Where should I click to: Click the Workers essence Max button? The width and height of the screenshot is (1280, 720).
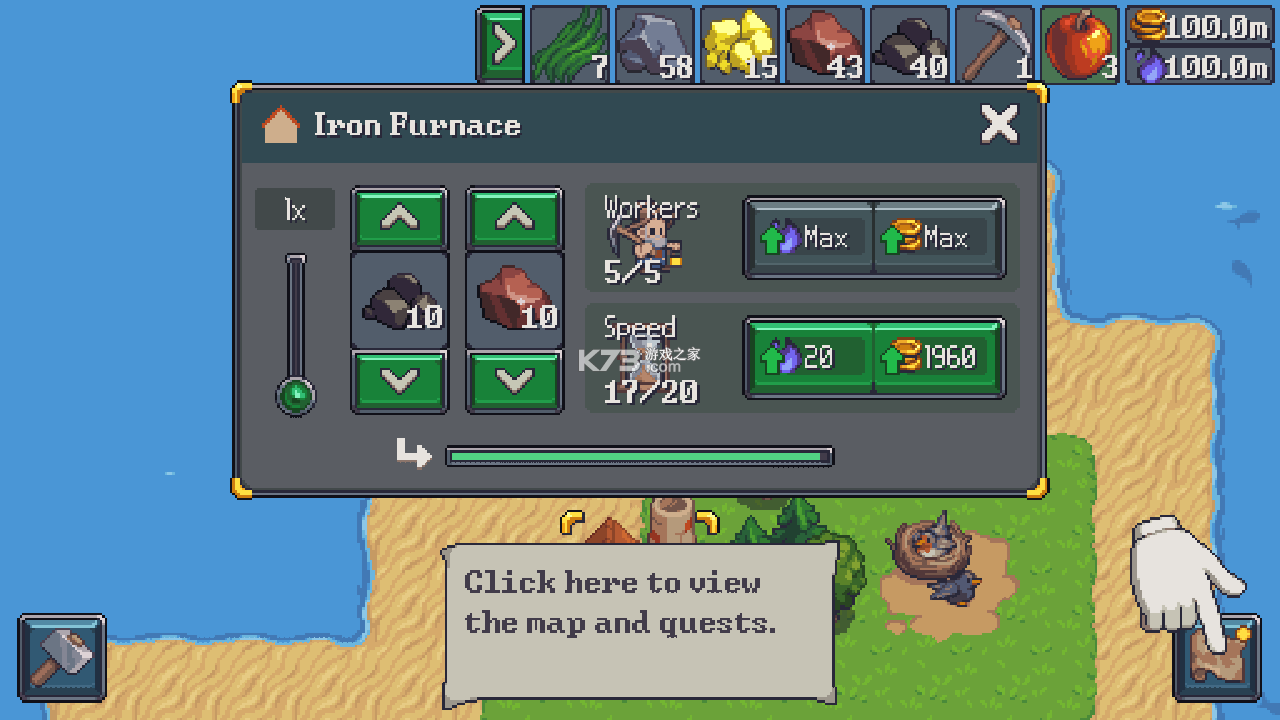coord(810,238)
